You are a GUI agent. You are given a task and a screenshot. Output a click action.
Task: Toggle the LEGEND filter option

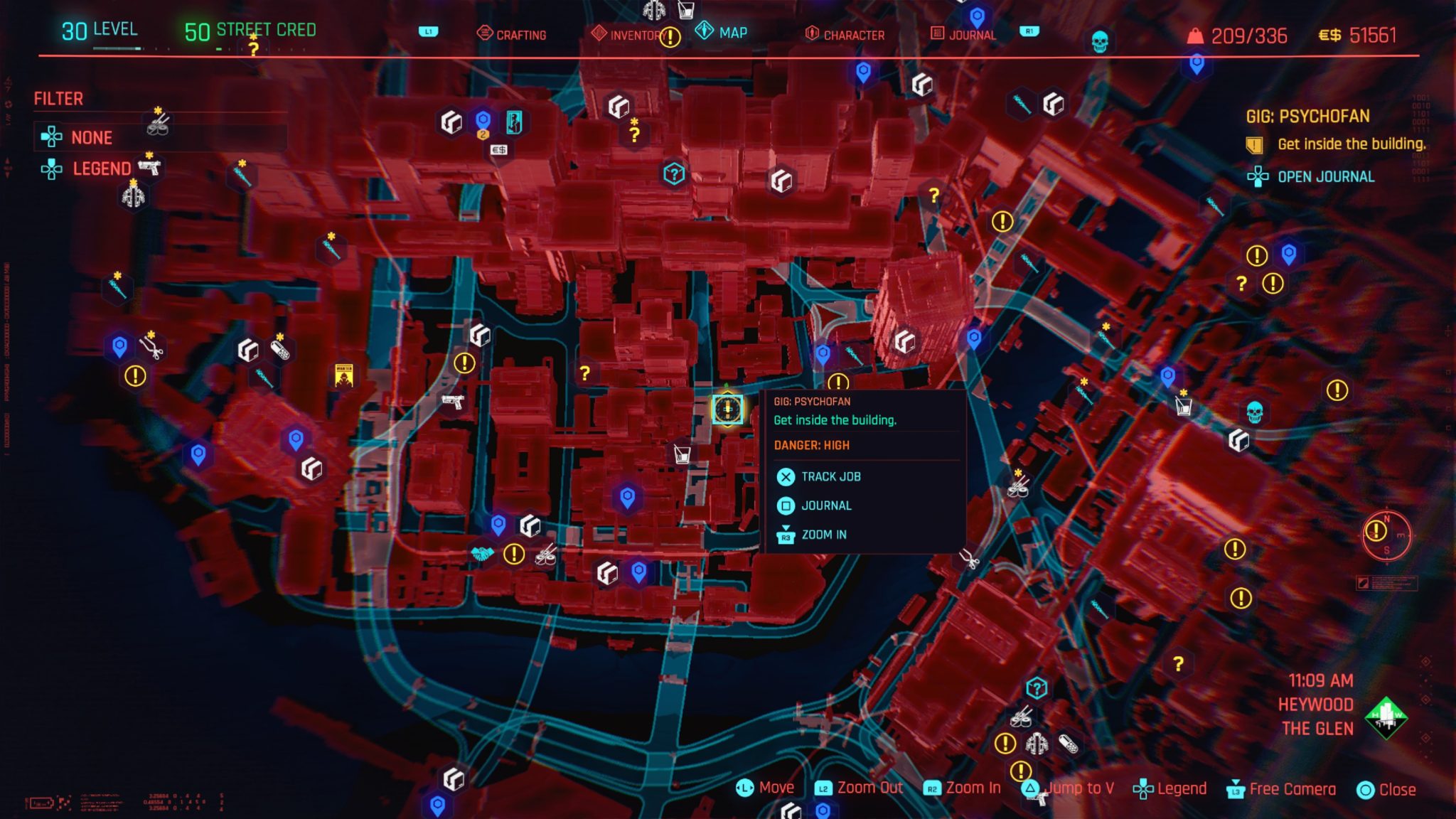click(x=102, y=168)
